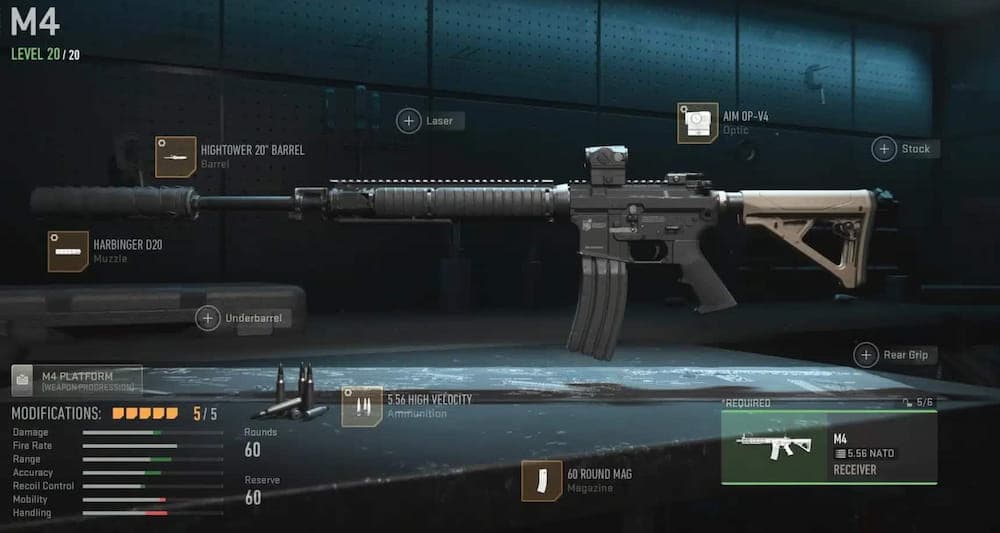Open the Harbinger D20 muzzle slot
Screen dimensions: 1000x533
(x=68, y=252)
